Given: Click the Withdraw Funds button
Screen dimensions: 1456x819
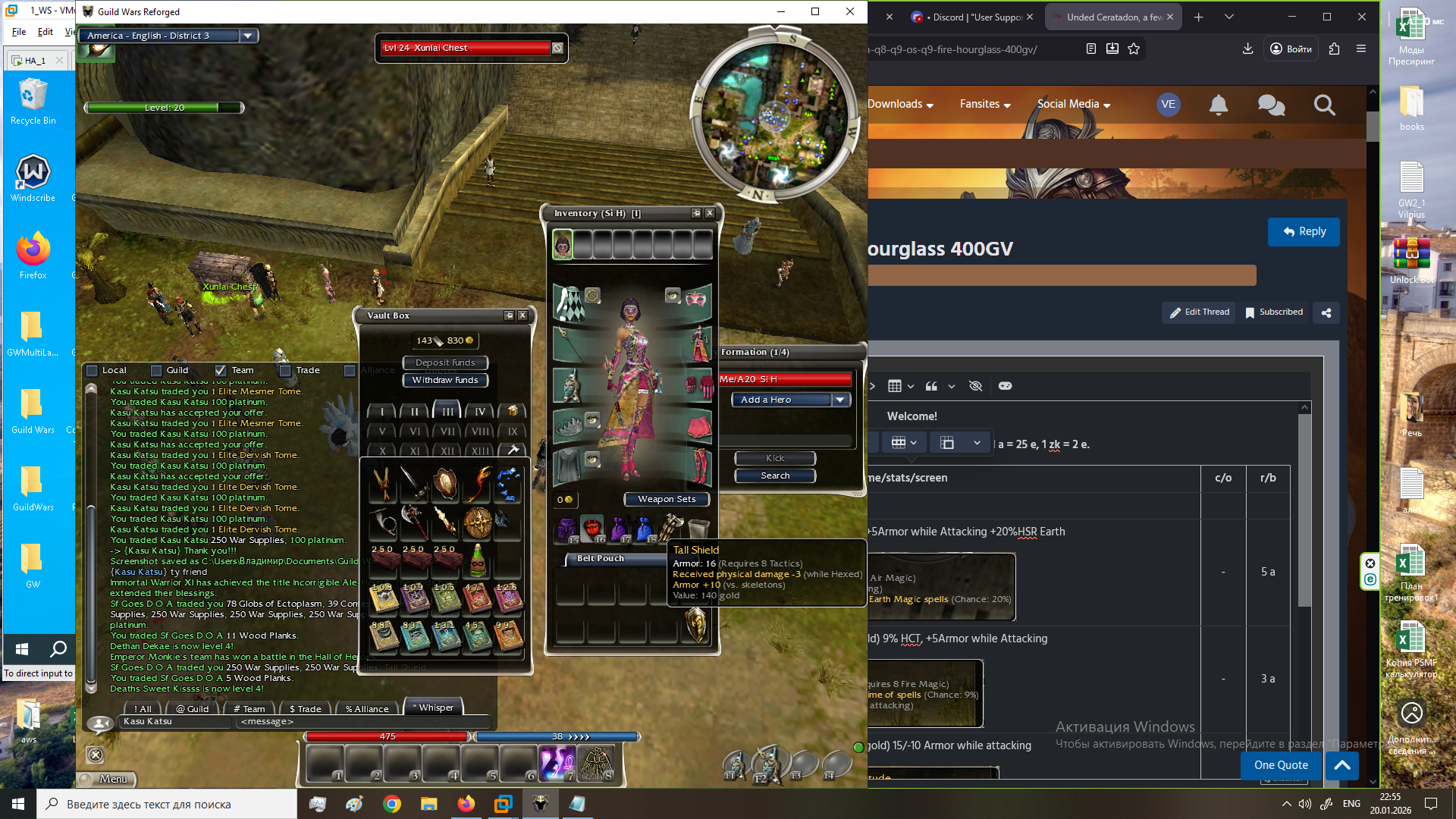Looking at the screenshot, I should coord(445,380).
